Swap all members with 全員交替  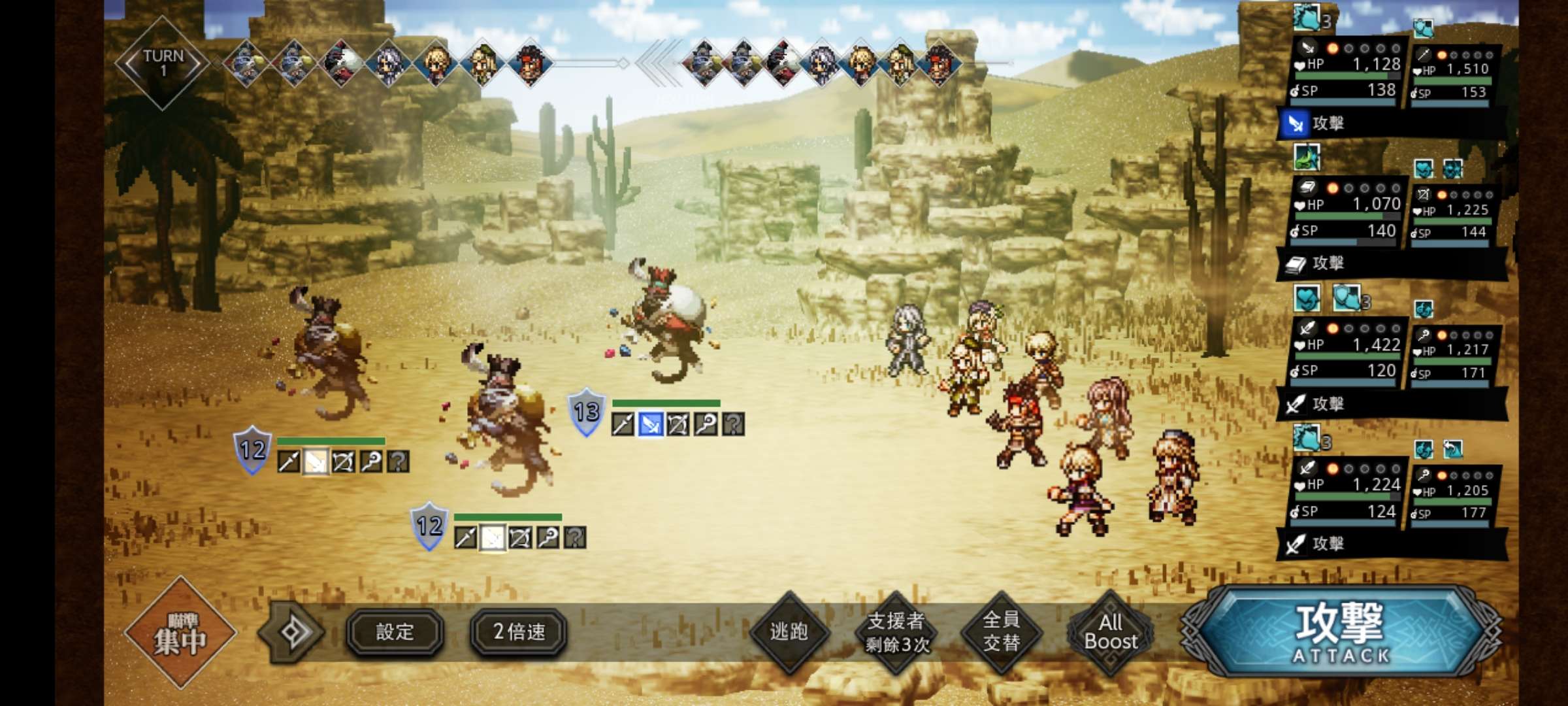coord(1001,632)
